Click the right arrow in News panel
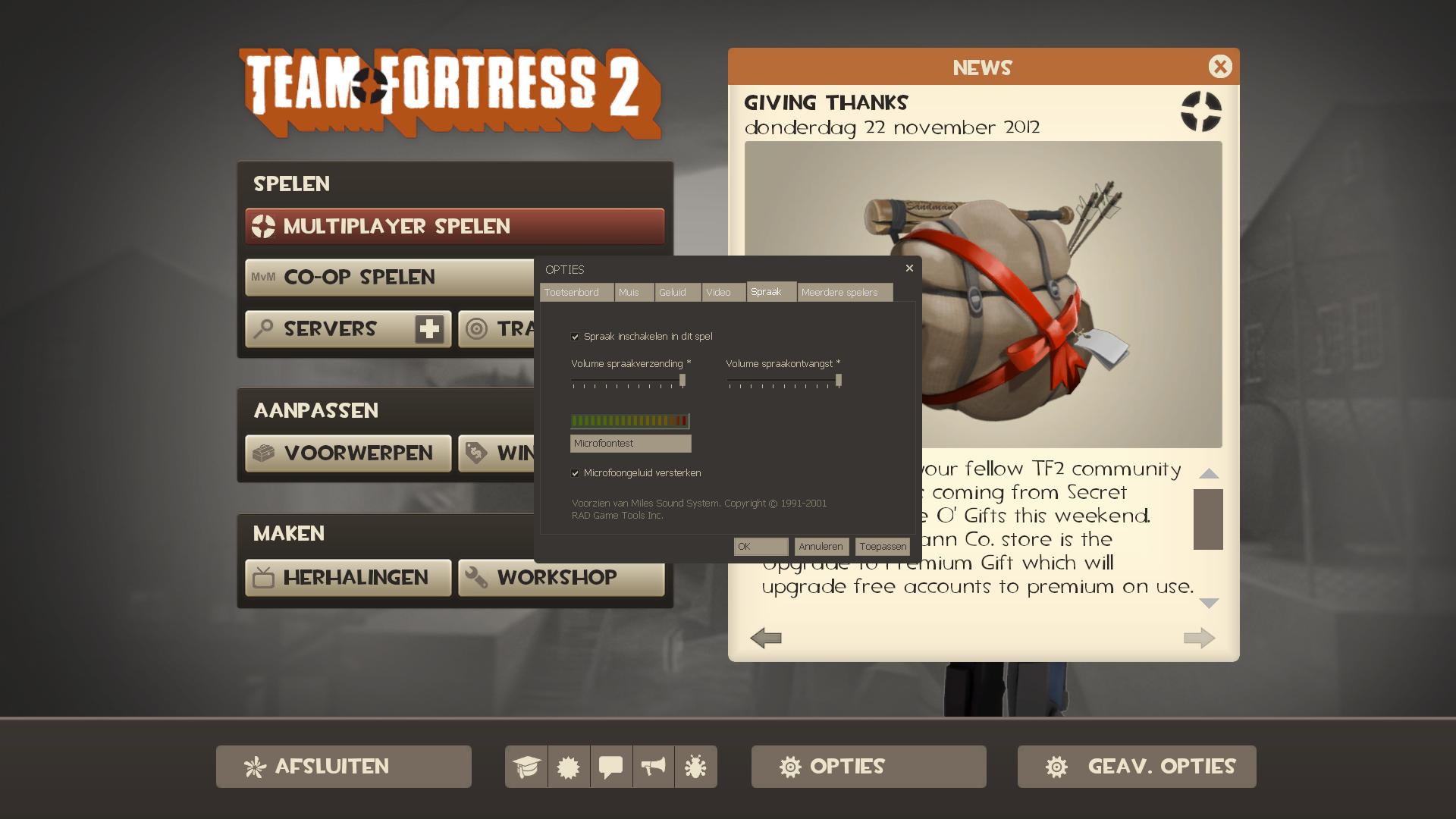Image resolution: width=1456 pixels, height=819 pixels. pyautogui.click(x=1199, y=638)
